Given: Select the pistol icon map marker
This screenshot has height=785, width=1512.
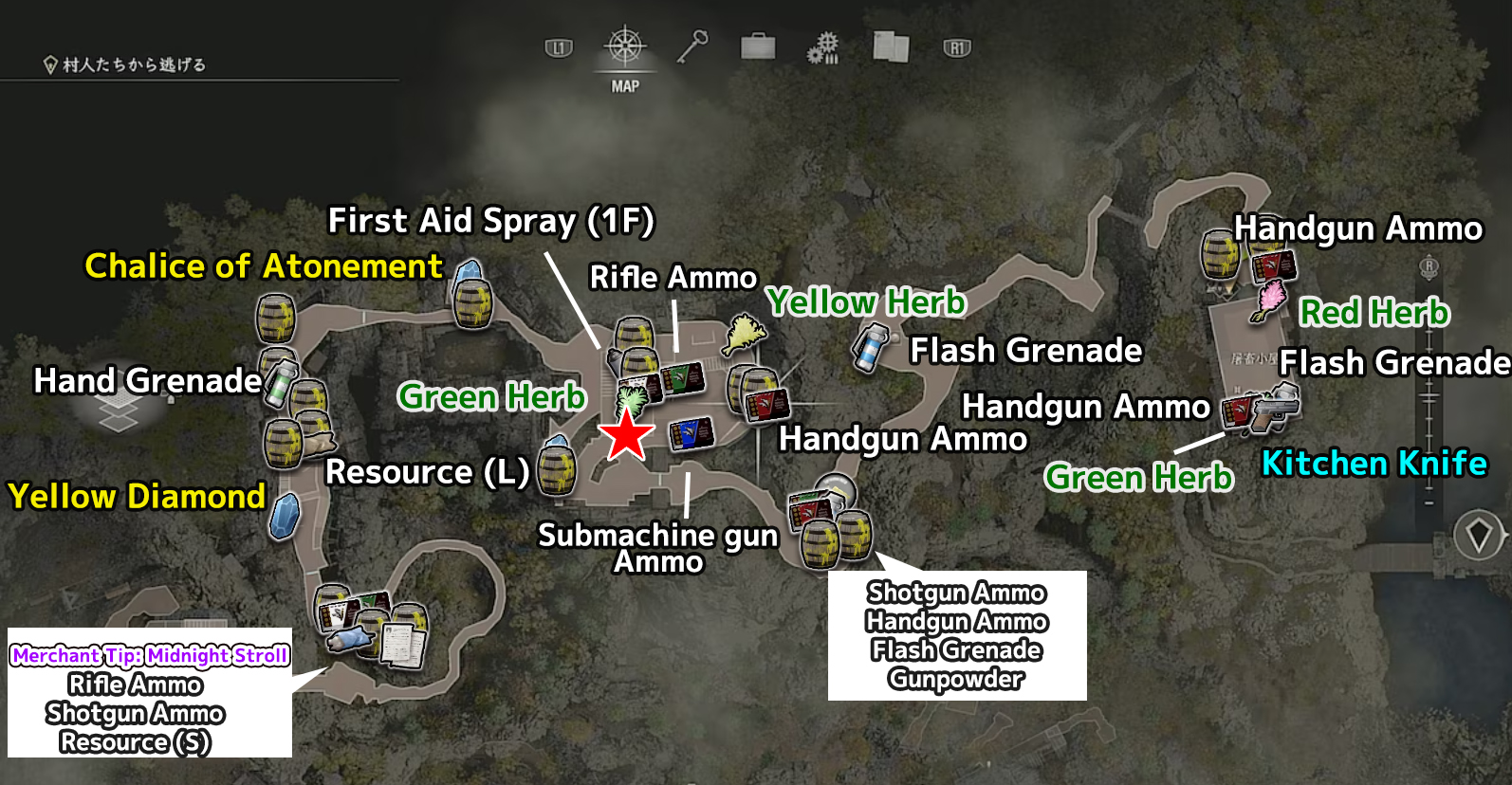Looking at the screenshot, I should [1277, 409].
